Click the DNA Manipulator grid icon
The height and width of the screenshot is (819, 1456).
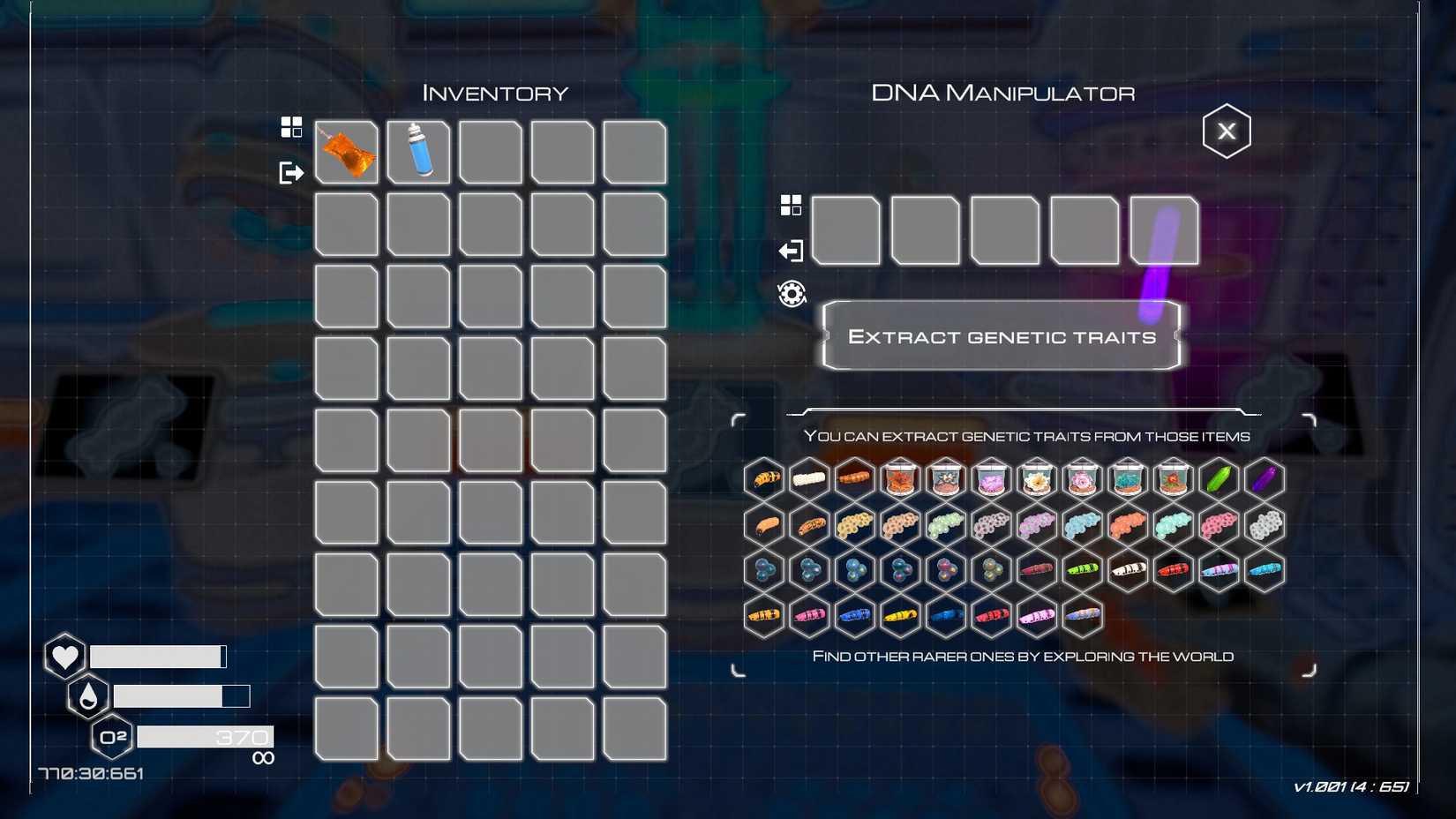(x=792, y=203)
